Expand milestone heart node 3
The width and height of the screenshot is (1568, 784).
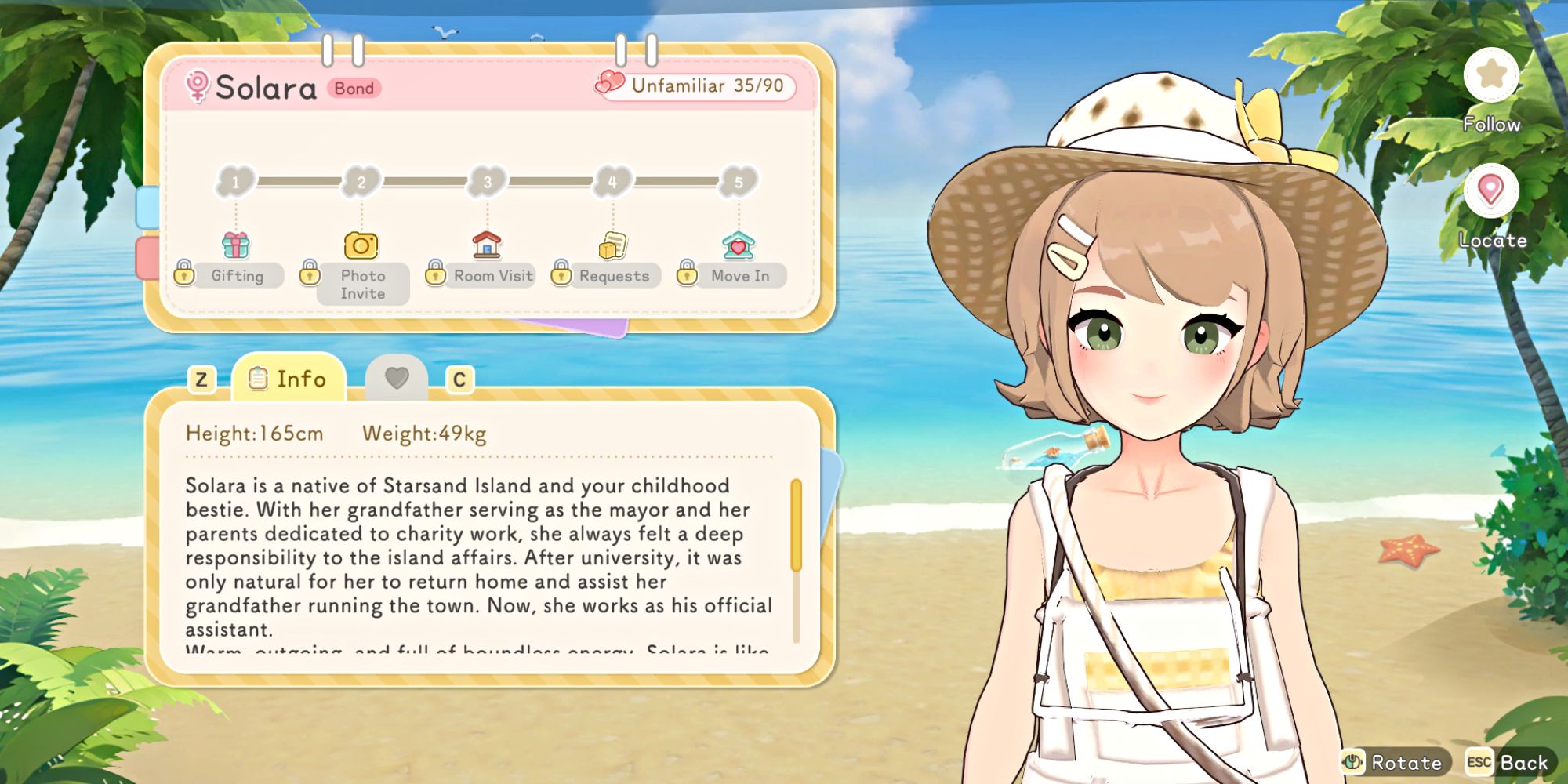[485, 182]
